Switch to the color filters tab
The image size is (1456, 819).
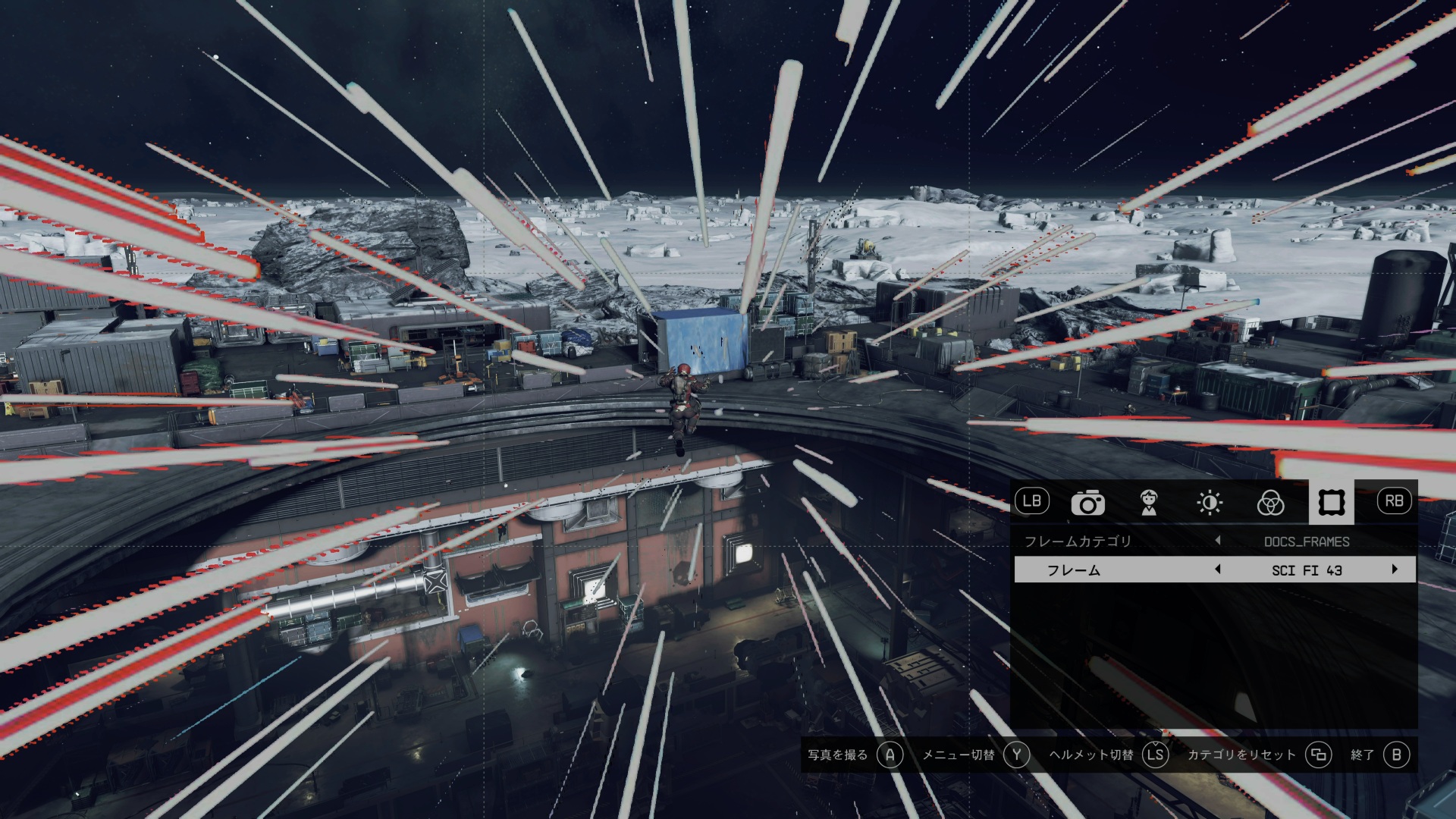coord(1270,502)
